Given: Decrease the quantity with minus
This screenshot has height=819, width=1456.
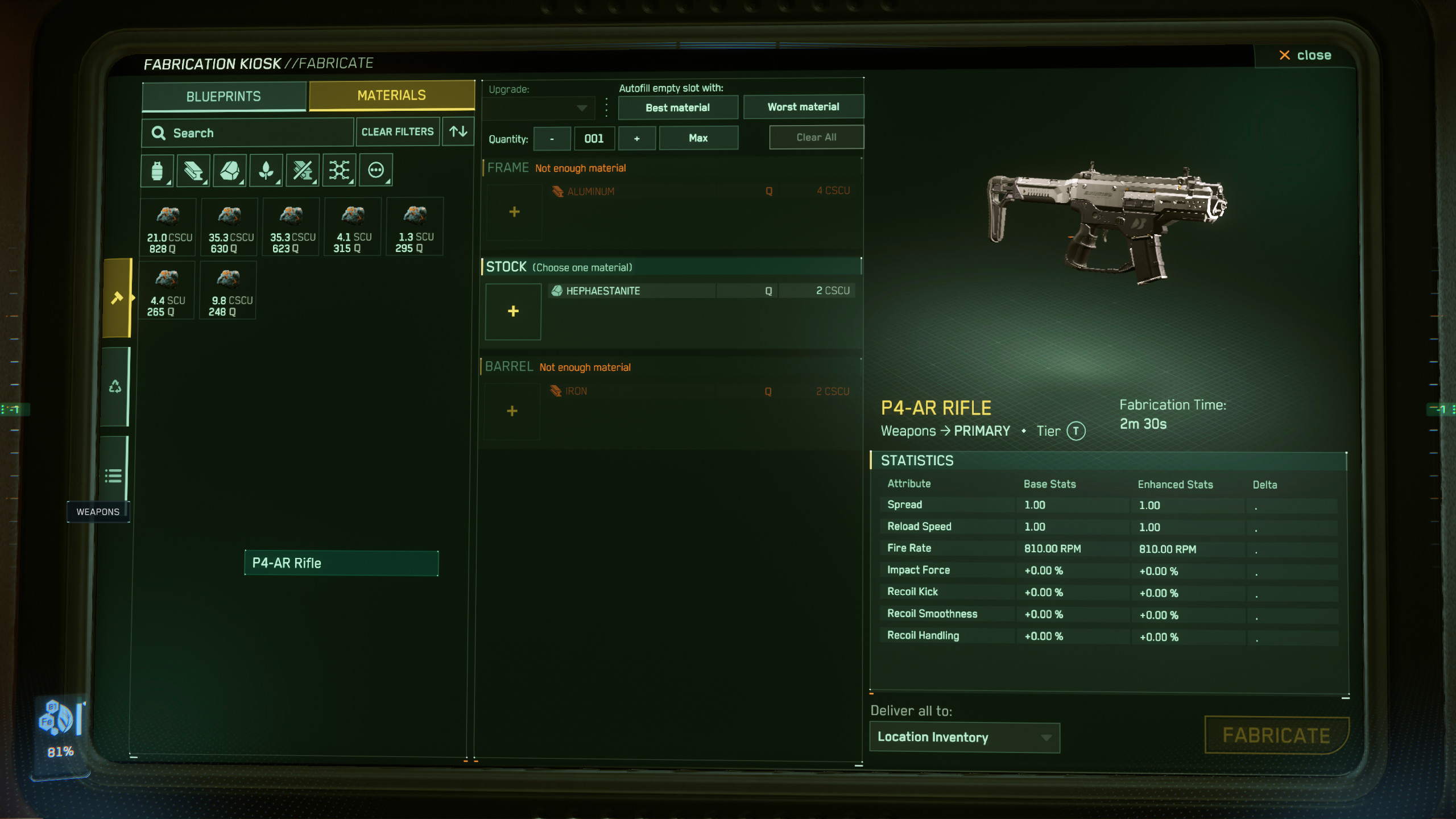Looking at the screenshot, I should 552,139.
